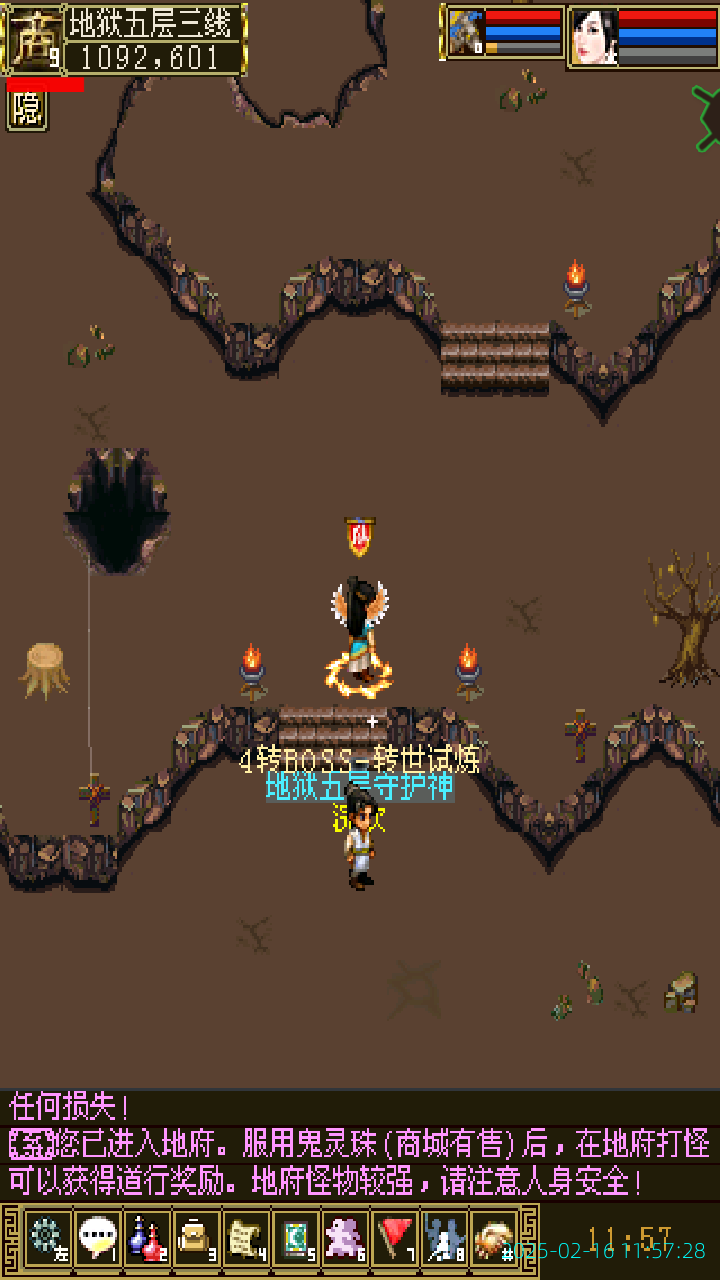Open the gear settings hotbar icon
The width and height of the screenshot is (720, 1280).
(47, 1239)
